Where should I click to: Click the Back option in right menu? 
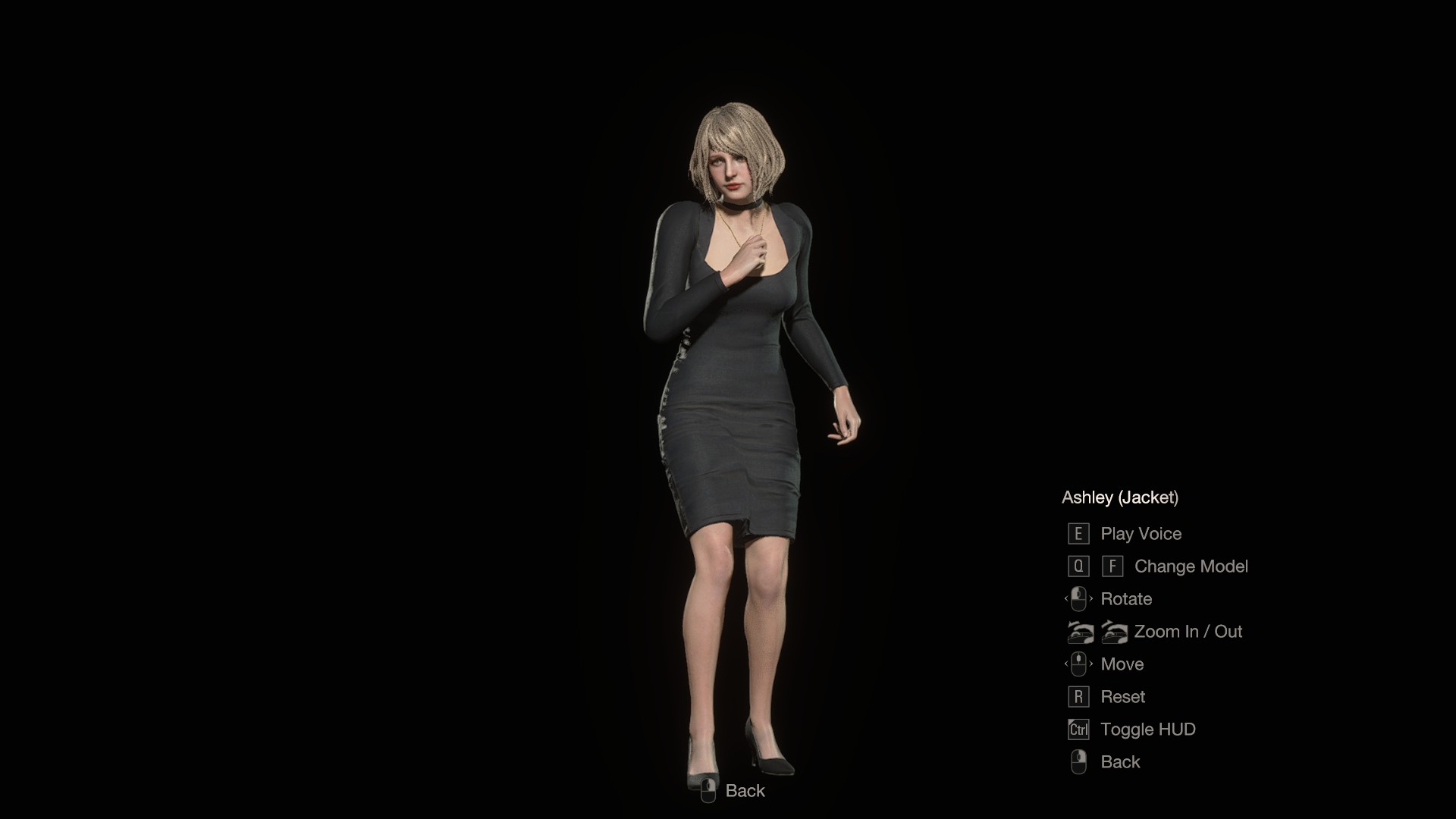1119,761
